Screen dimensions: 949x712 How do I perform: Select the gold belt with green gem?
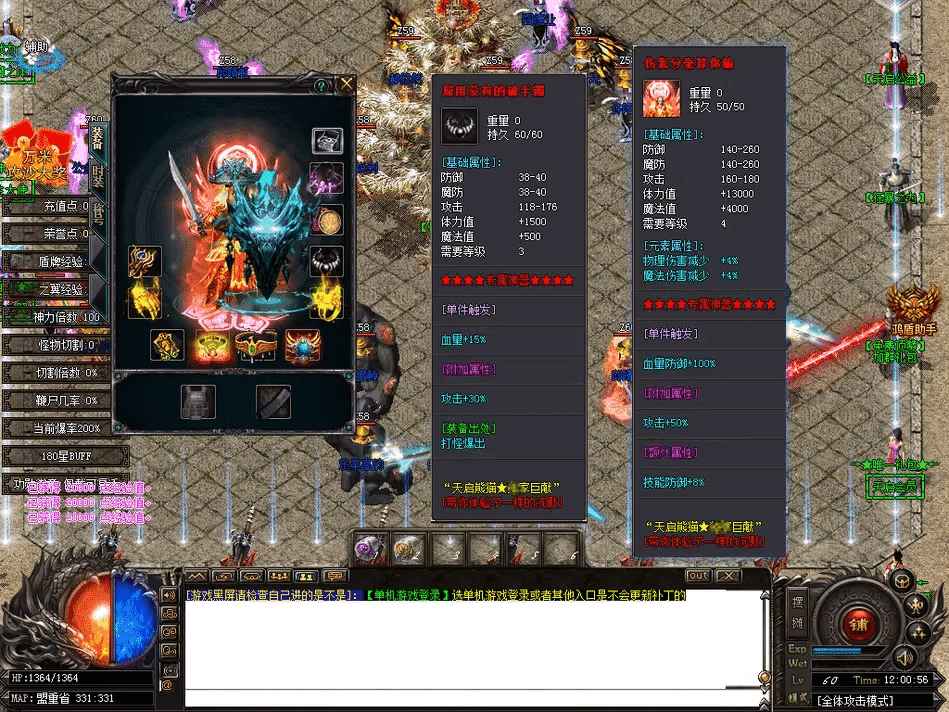[255, 345]
